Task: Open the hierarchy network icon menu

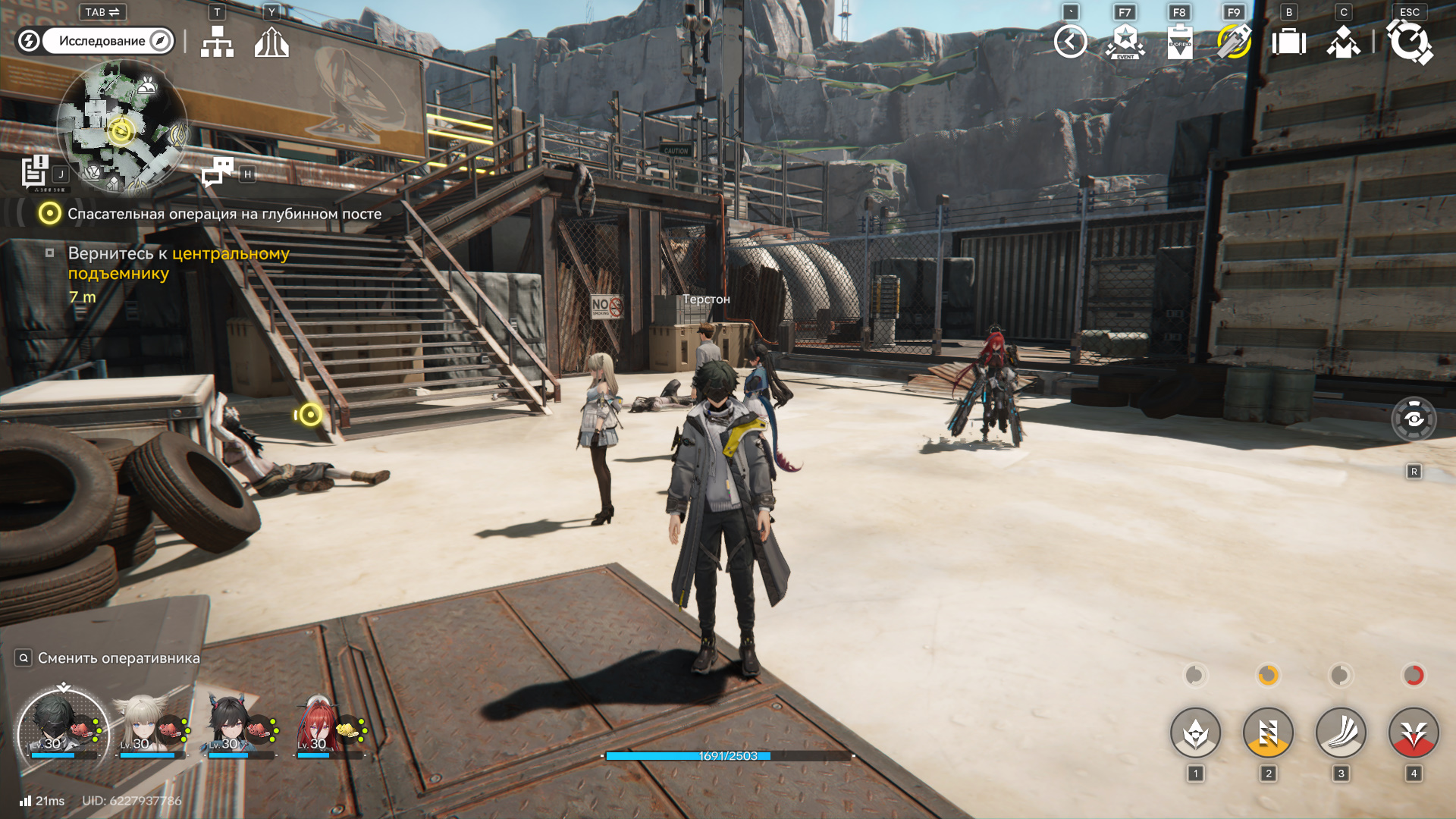Action: (x=217, y=42)
